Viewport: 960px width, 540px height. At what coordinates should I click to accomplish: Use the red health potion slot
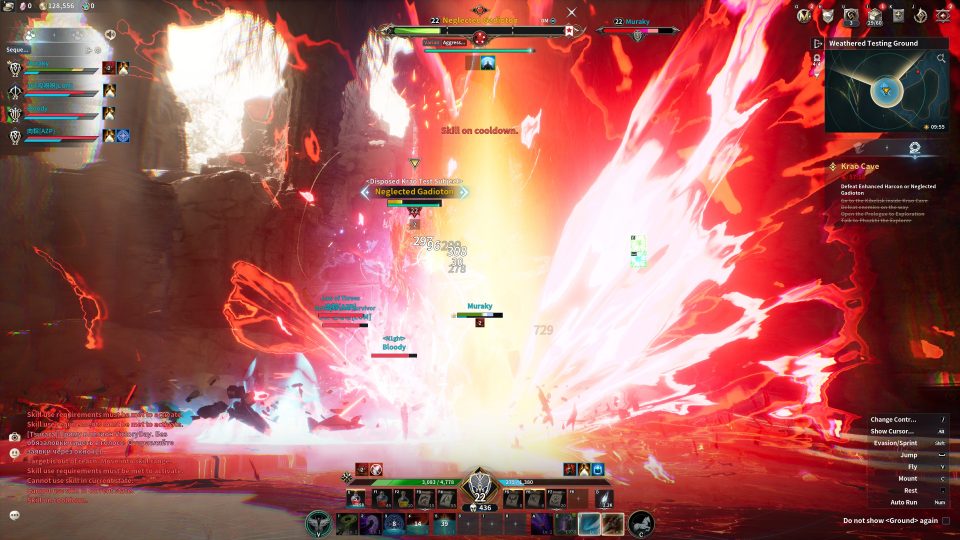pos(356,499)
